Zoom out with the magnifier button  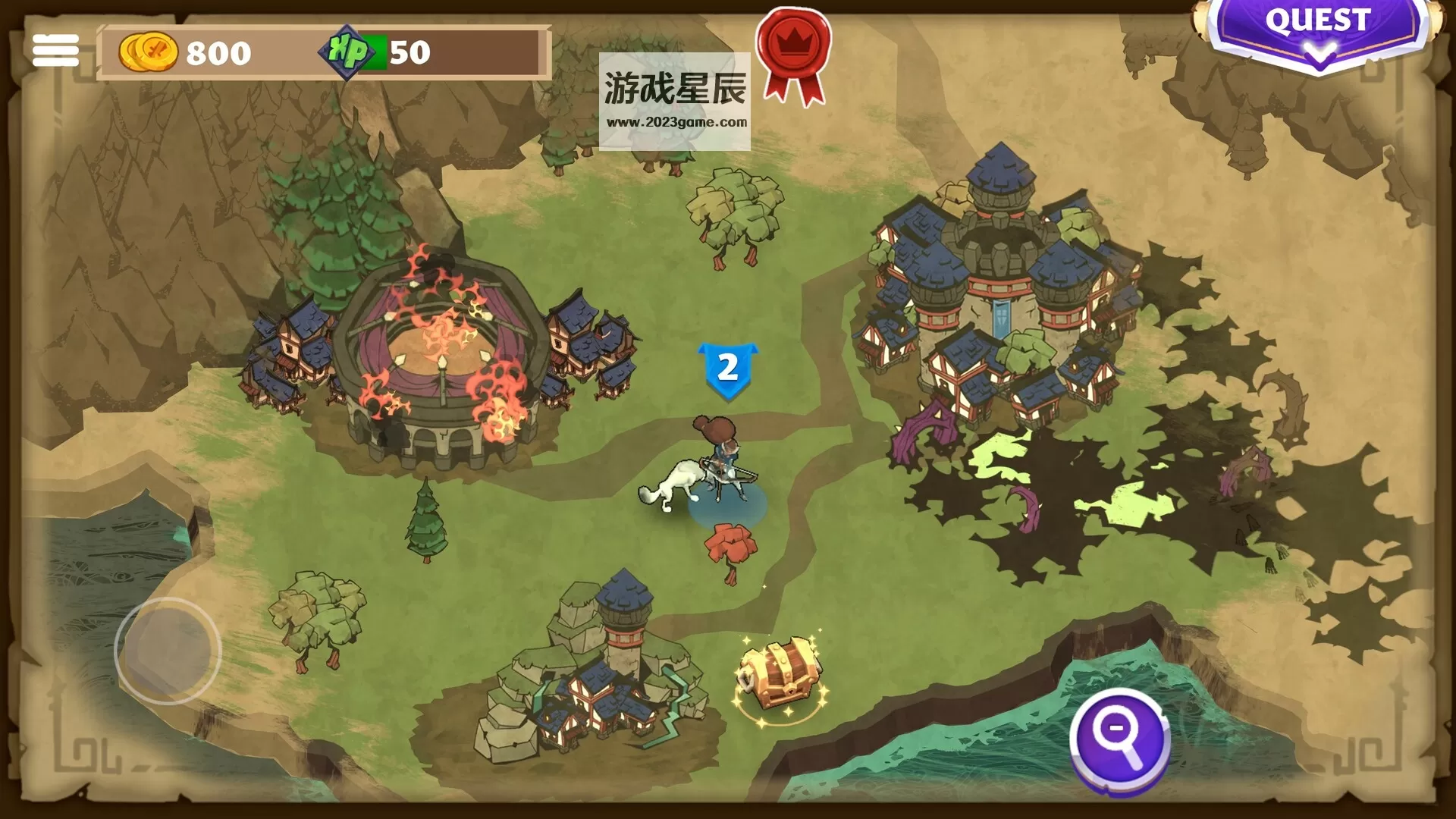[1119, 739]
